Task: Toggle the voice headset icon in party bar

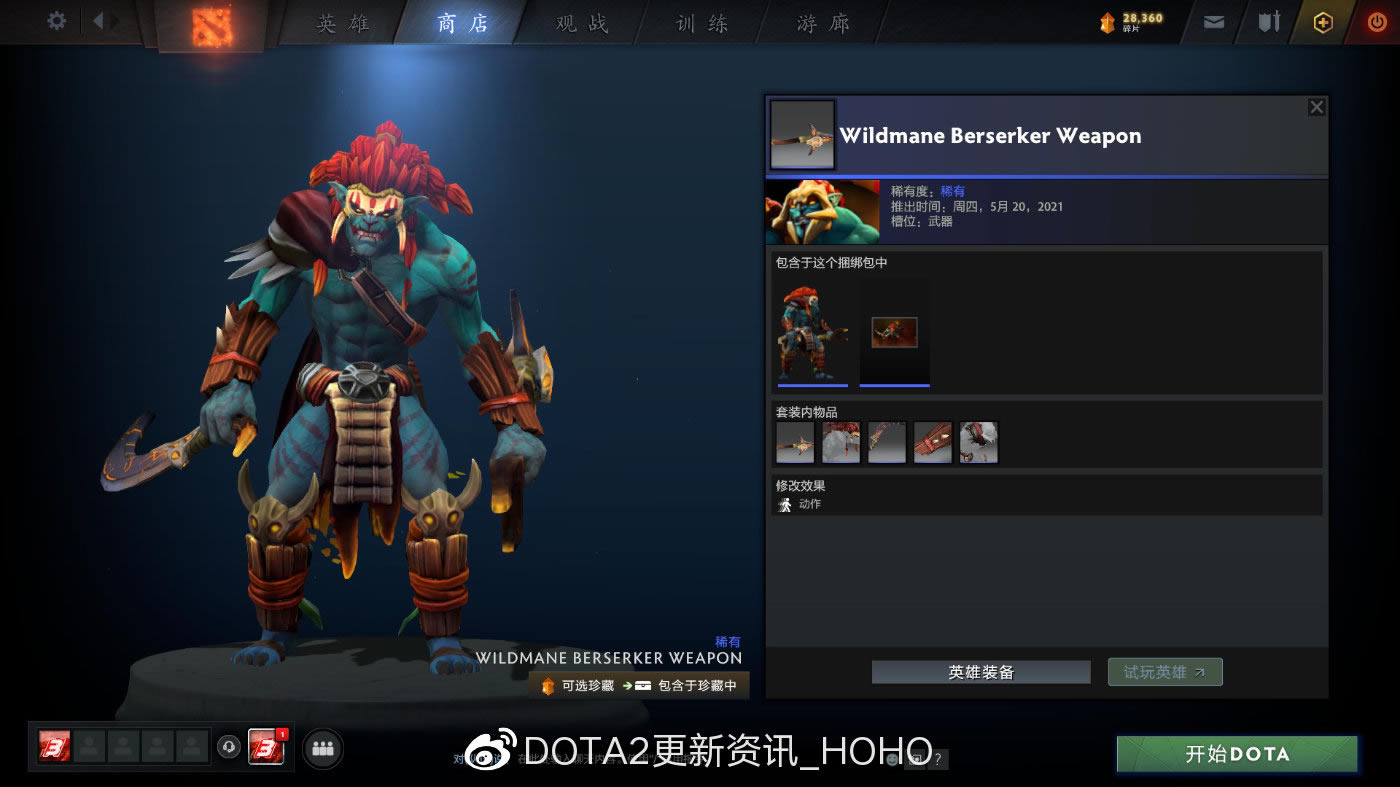Action: [228, 748]
